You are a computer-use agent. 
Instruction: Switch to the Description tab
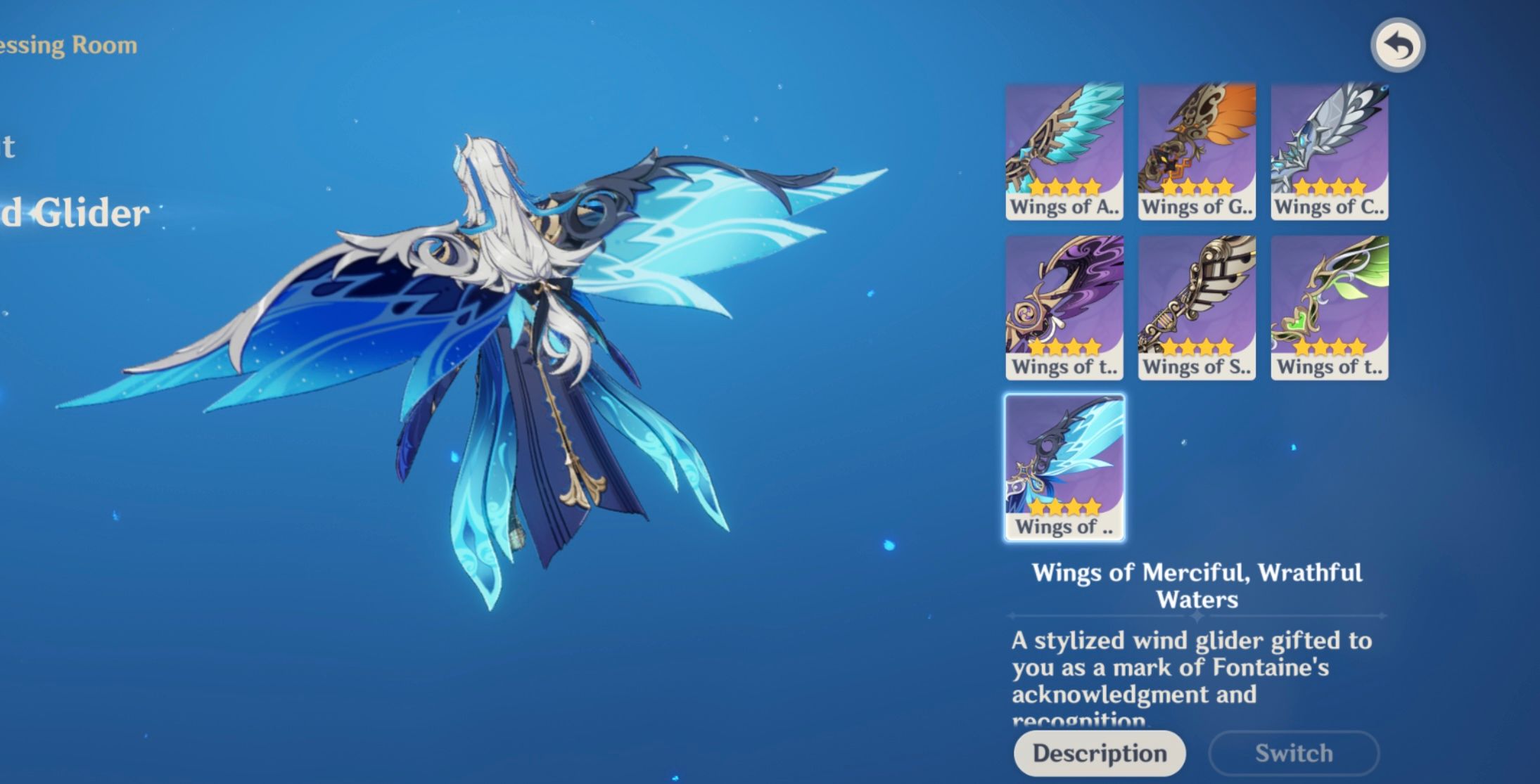click(1100, 752)
